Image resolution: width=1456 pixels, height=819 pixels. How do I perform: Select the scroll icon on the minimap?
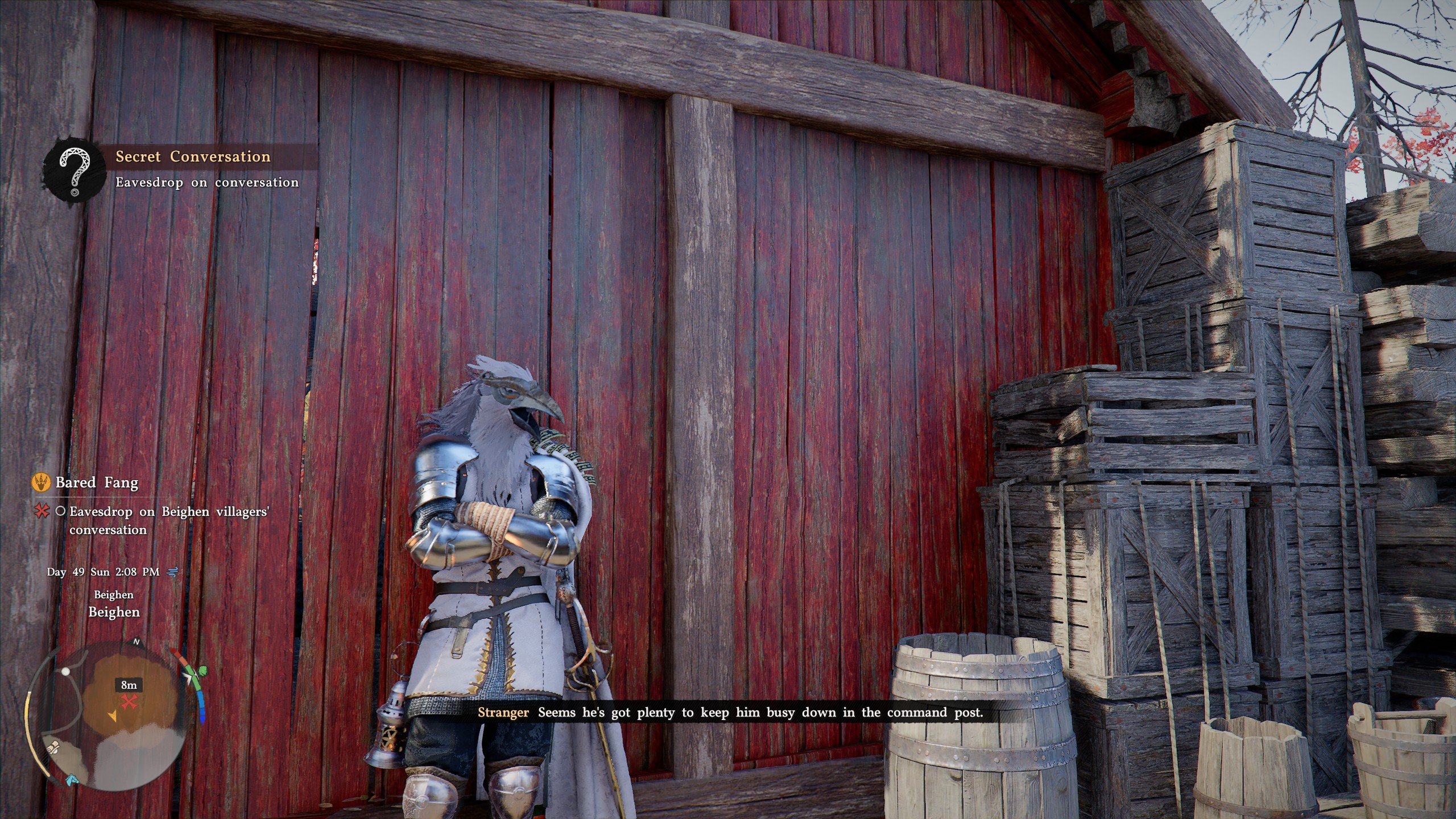coord(53,748)
